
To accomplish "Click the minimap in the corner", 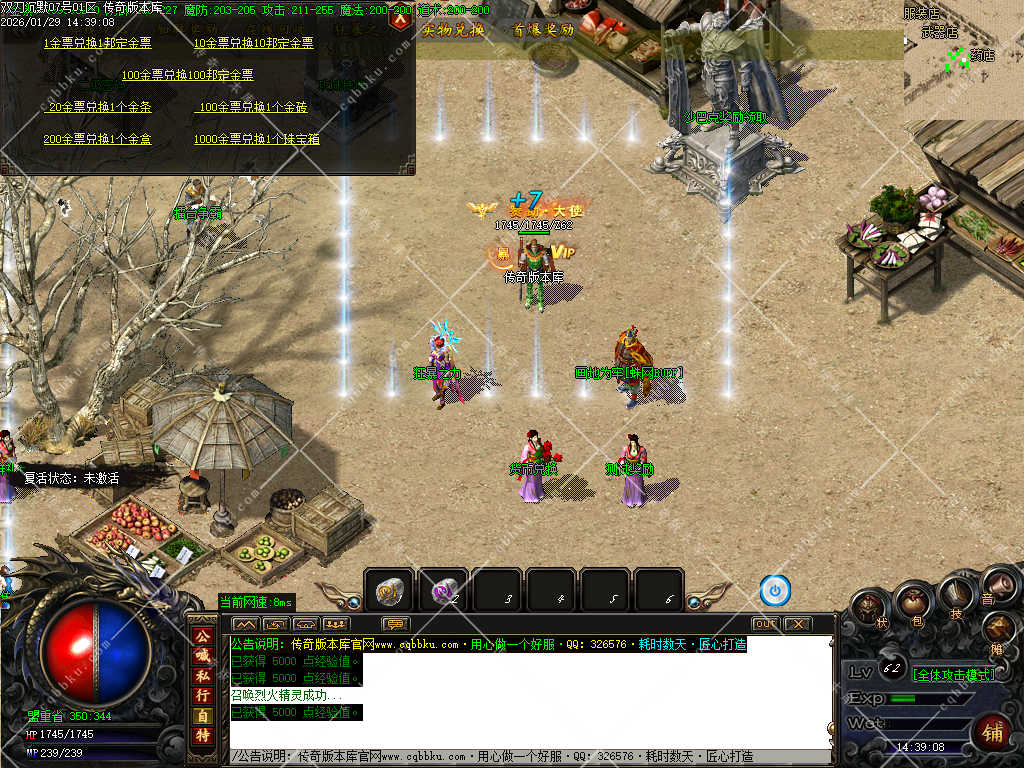I will [962, 58].
